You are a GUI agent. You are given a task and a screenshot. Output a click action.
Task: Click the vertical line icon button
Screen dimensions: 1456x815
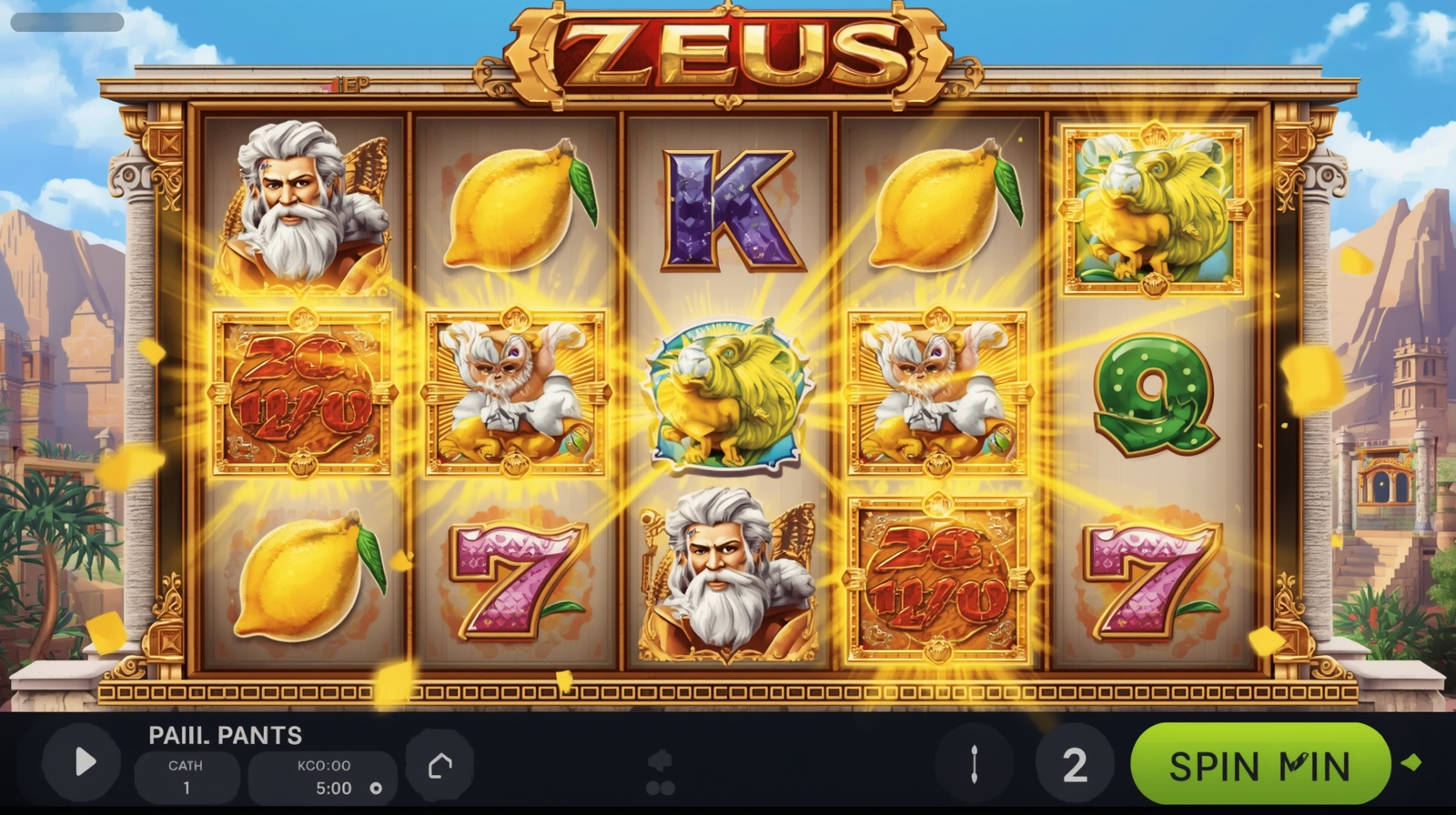point(975,765)
